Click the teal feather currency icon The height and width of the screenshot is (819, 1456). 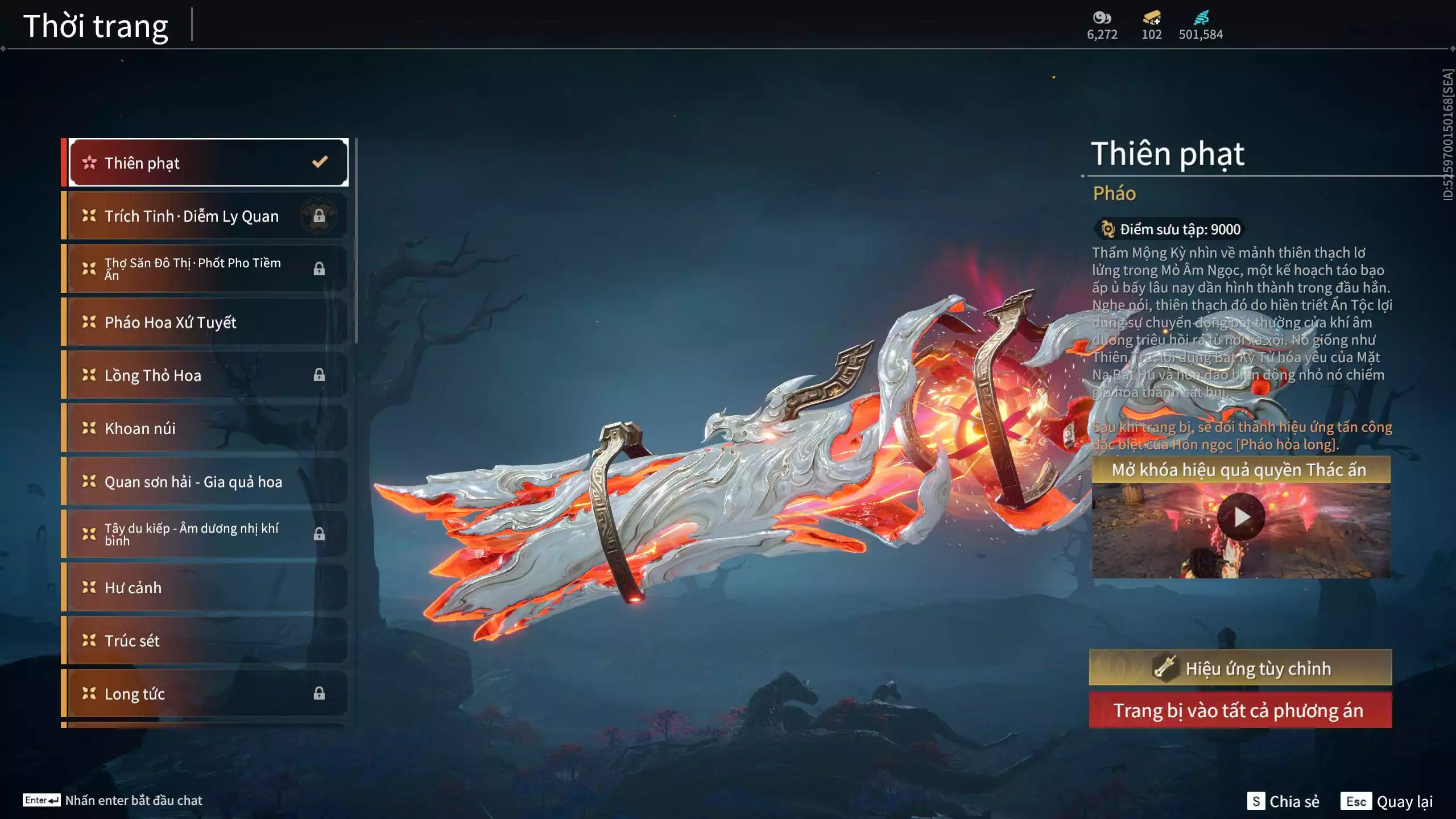[1201, 18]
